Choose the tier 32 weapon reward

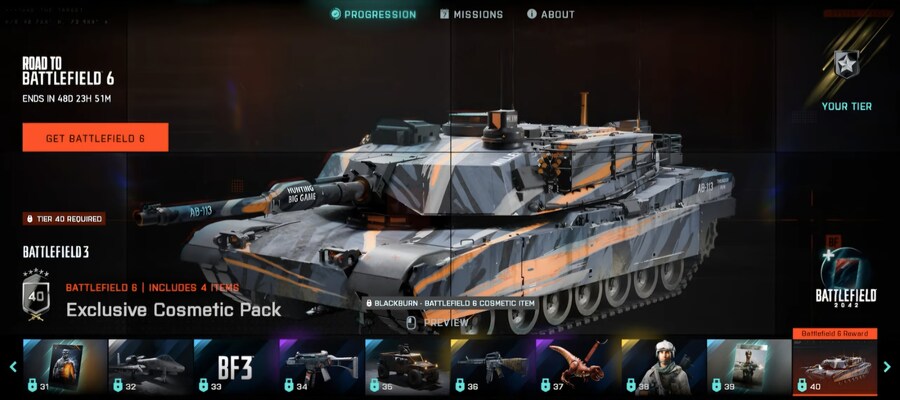(149, 368)
